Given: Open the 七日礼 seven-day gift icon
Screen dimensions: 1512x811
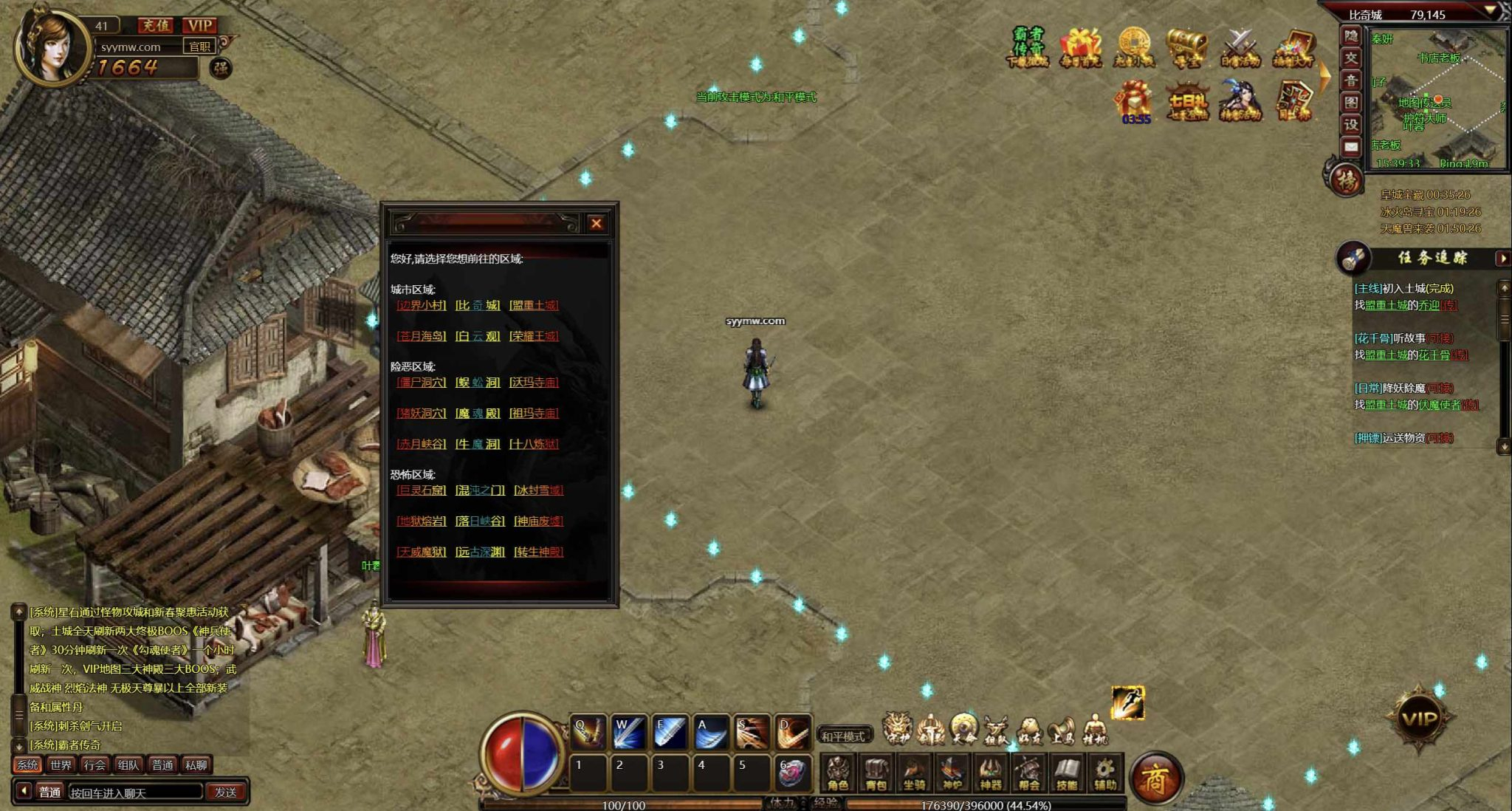Looking at the screenshot, I should tap(1187, 102).
